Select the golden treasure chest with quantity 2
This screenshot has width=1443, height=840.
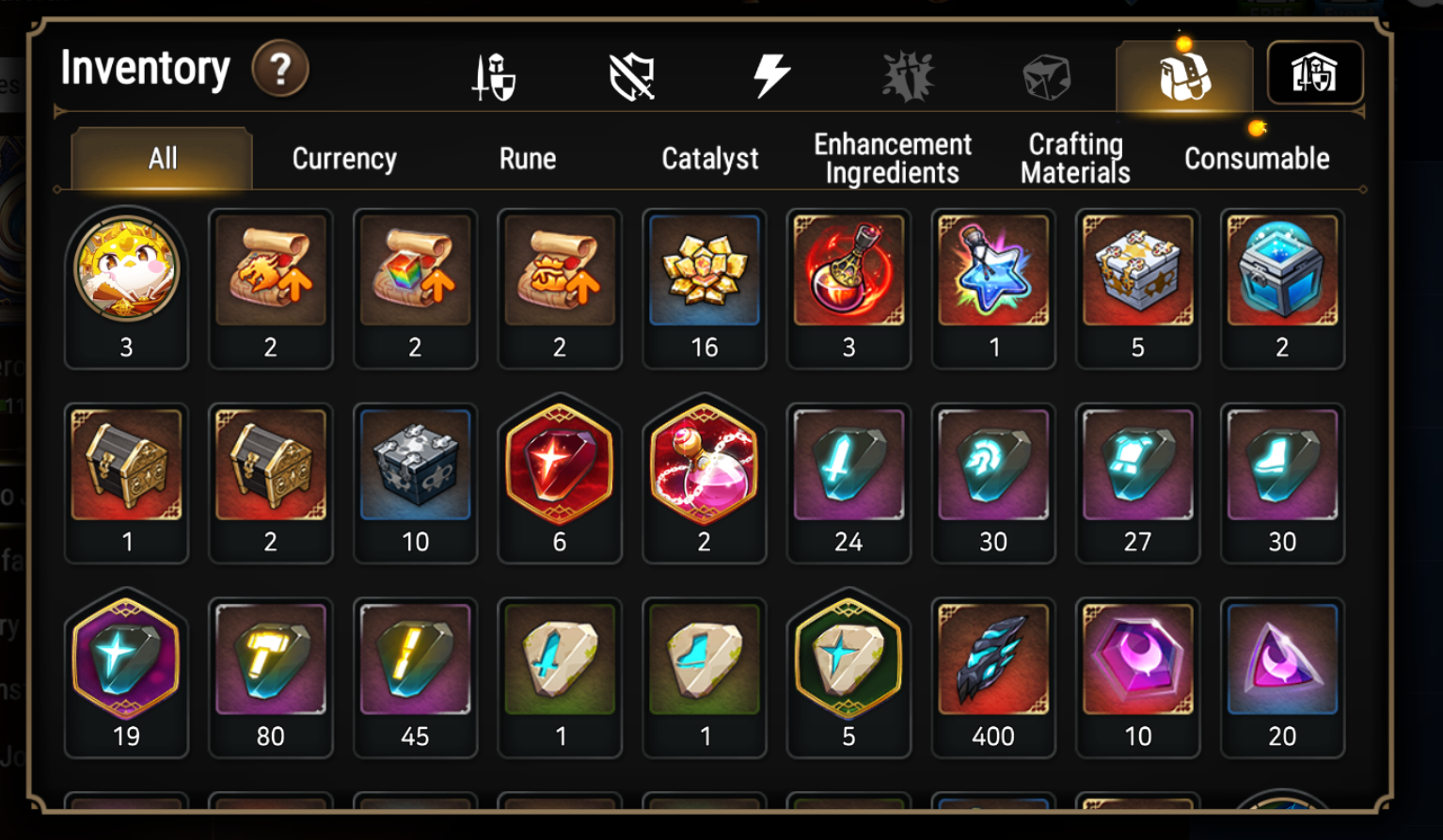coord(271,466)
